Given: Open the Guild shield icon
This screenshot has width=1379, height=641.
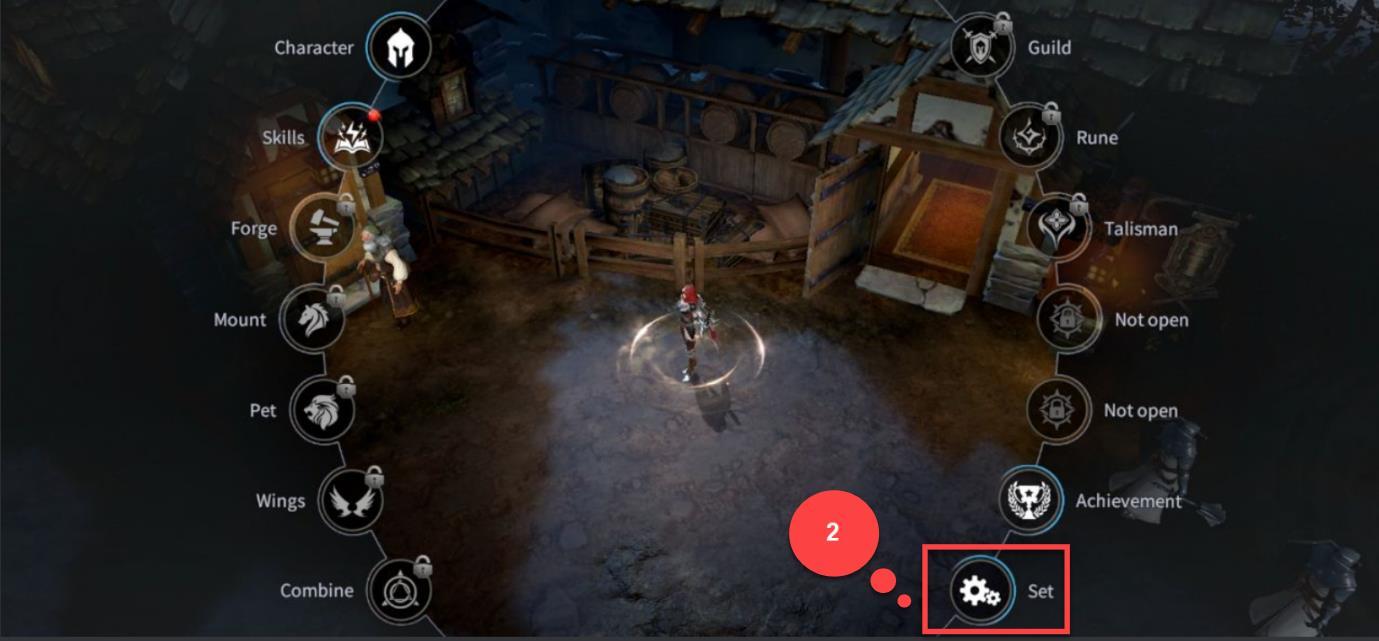Looking at the screenshot, I should 981,47.
